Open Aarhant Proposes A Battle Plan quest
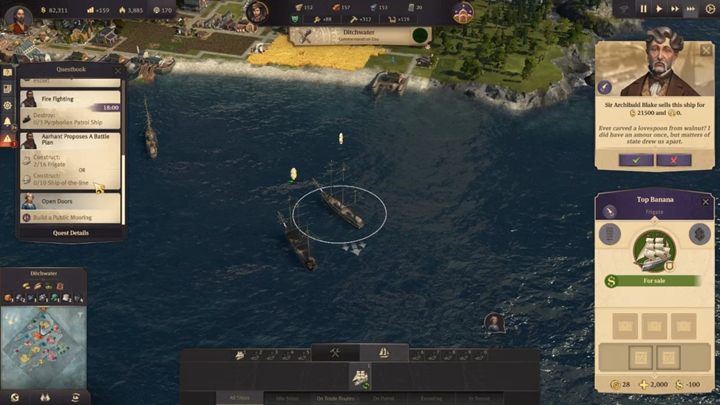This screenshot has width=720, height=405. coord(70,143)
